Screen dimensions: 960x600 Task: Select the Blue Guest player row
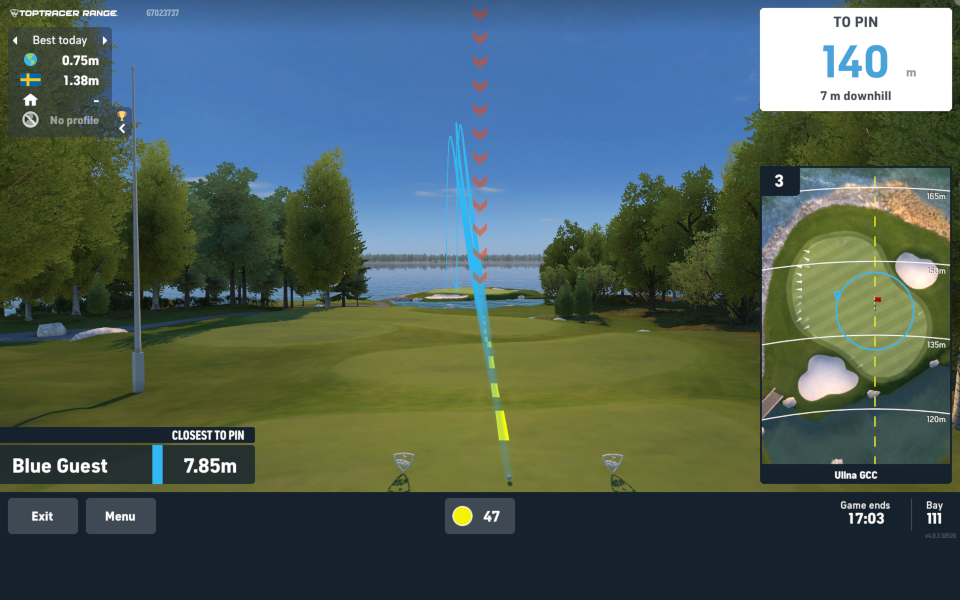point(127,465)
